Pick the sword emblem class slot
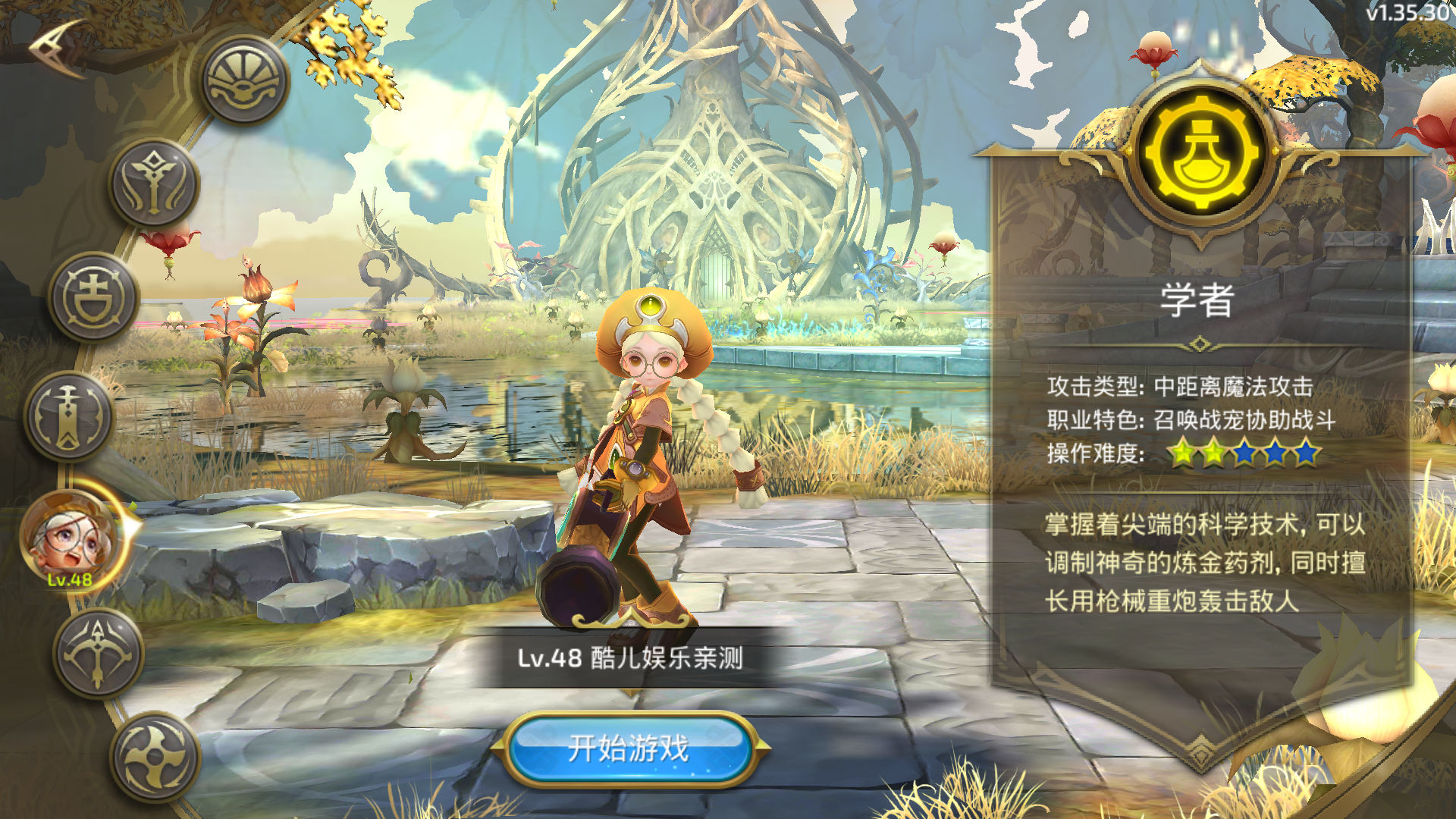1456x819 pixels. click(x=69, y=416)
